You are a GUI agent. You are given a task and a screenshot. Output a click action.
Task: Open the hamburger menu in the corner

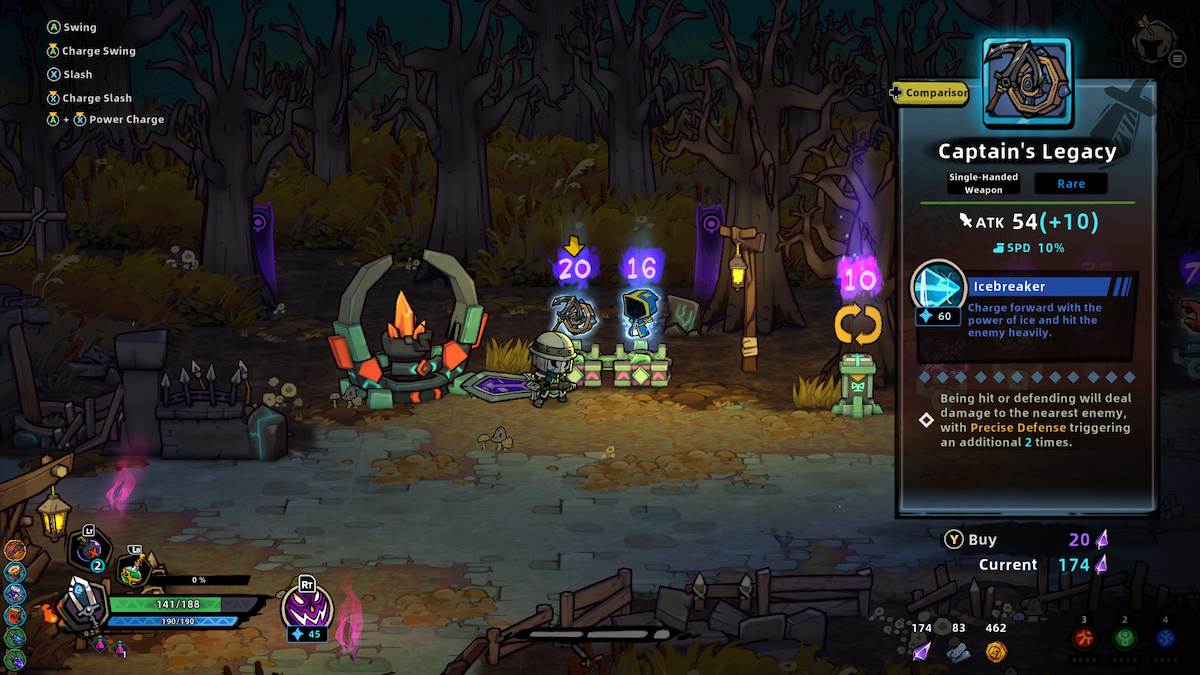pos(1176,59)
